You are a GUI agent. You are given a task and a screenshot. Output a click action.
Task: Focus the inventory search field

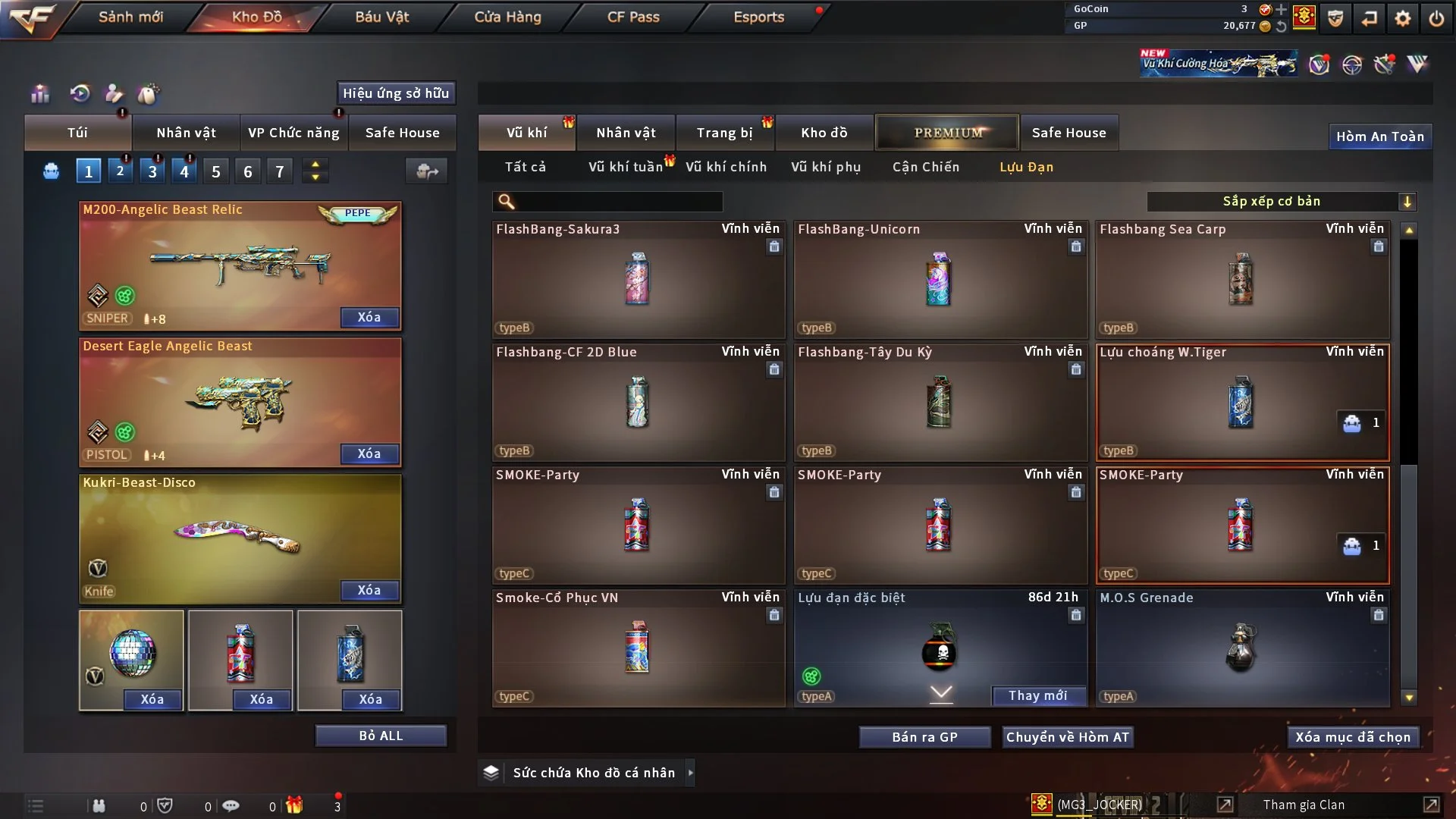click(618, 201)
